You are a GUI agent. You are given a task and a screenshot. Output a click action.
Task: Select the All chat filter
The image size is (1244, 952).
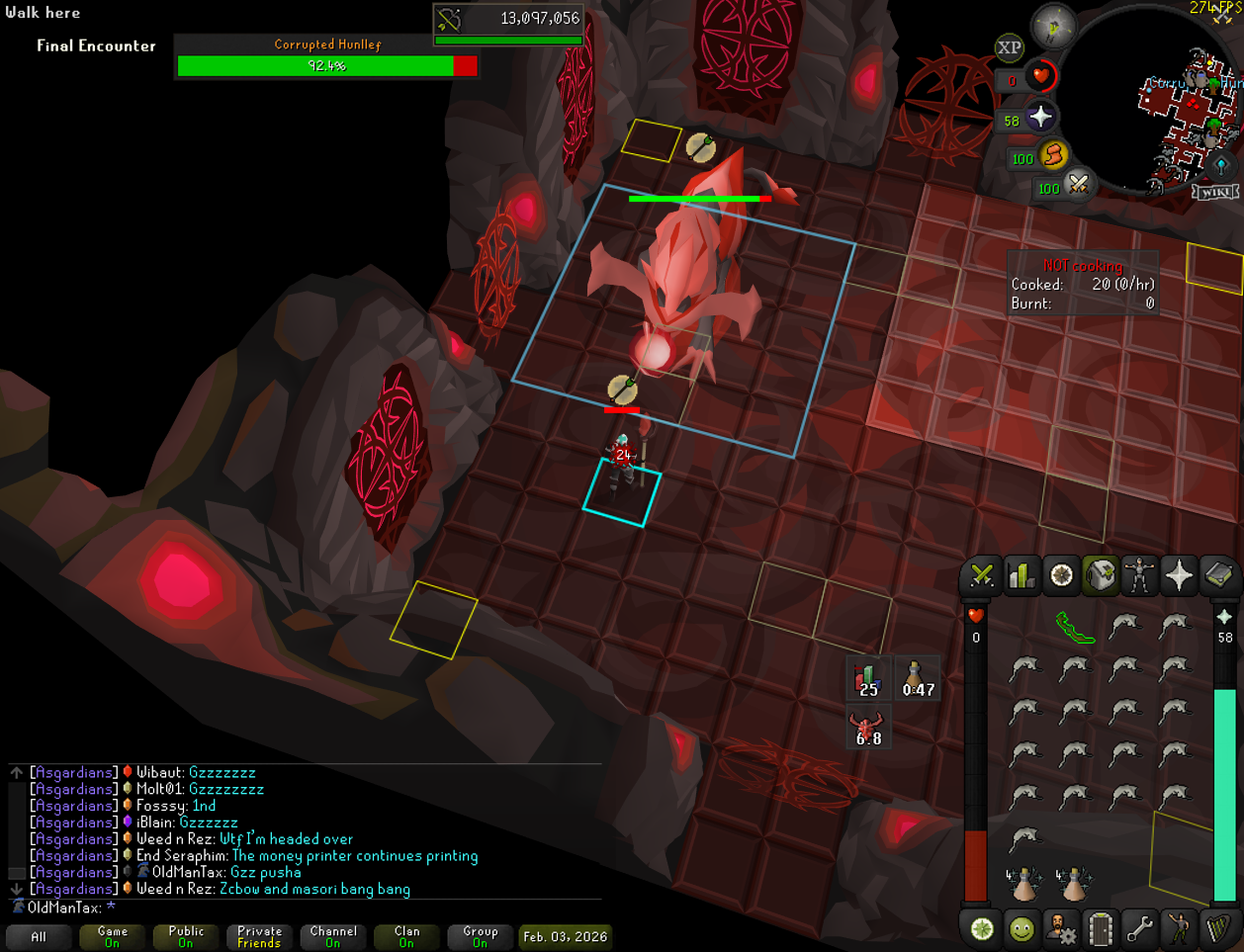pyautogui.click(x=39, y=936)
